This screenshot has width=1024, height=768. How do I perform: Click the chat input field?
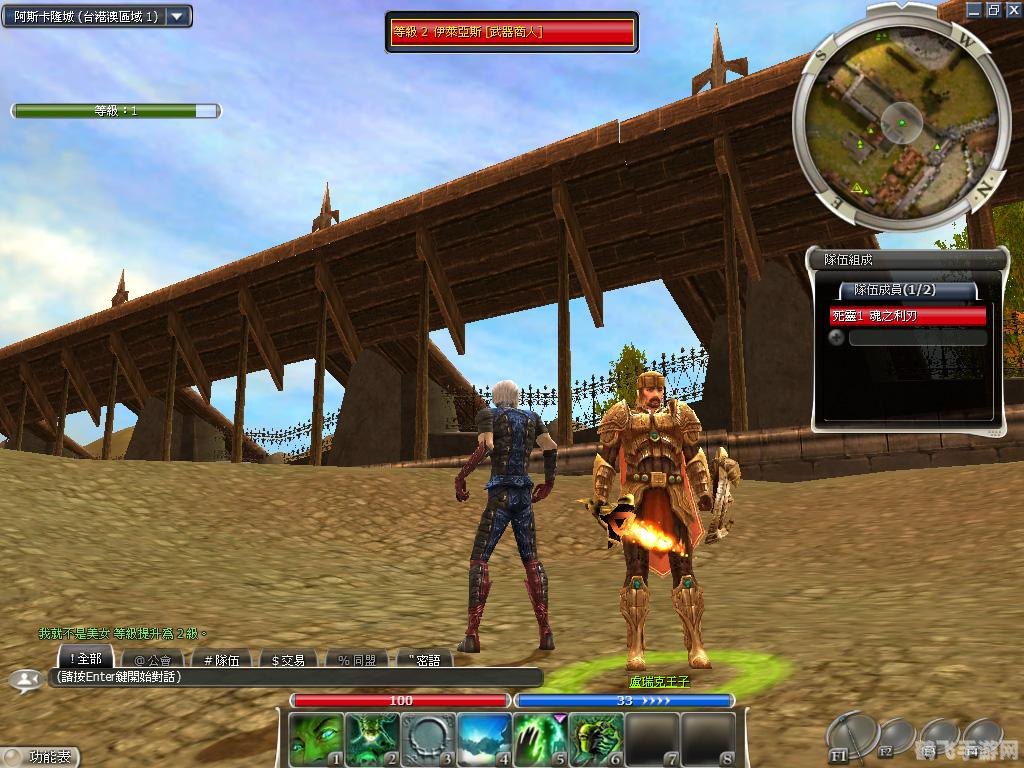[x=295, y=677]
